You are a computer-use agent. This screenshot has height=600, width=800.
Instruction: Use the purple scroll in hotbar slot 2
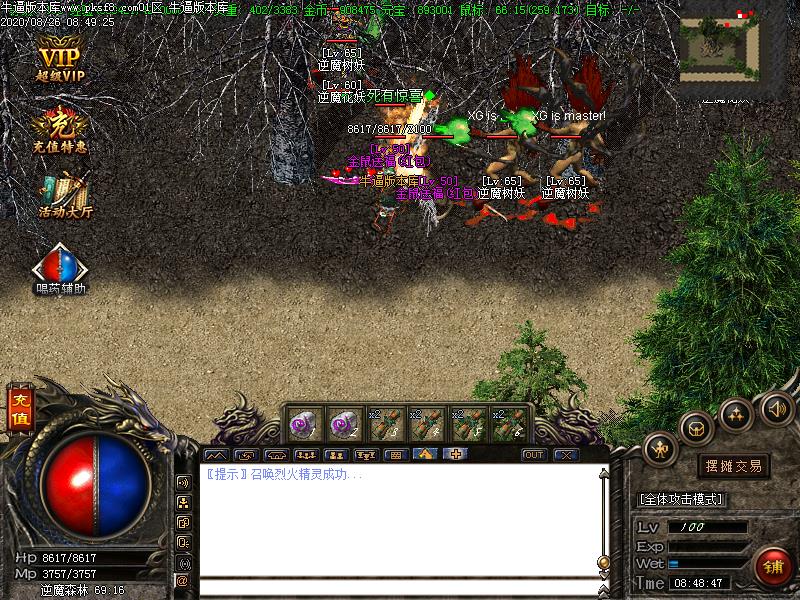tap(345, 423)
